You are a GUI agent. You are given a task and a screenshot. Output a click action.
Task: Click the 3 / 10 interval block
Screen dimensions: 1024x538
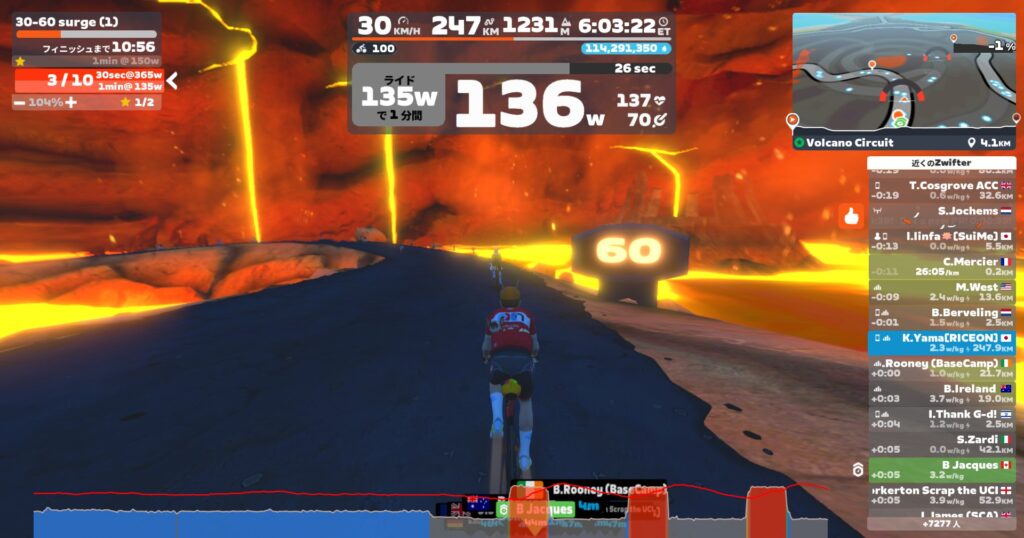pyautogui.click(x=88, y=81)
